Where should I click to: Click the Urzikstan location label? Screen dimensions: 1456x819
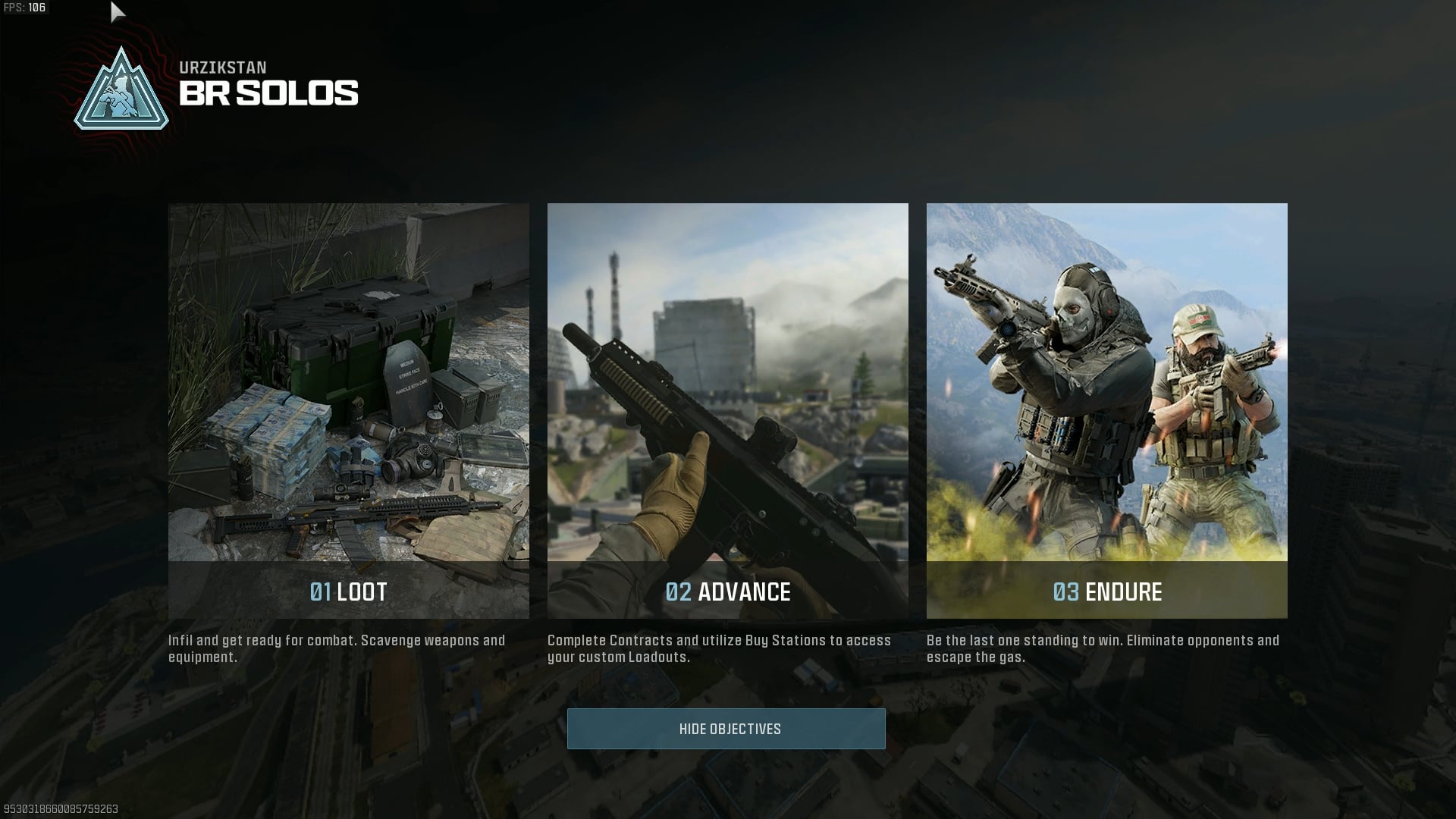point(224,67)
